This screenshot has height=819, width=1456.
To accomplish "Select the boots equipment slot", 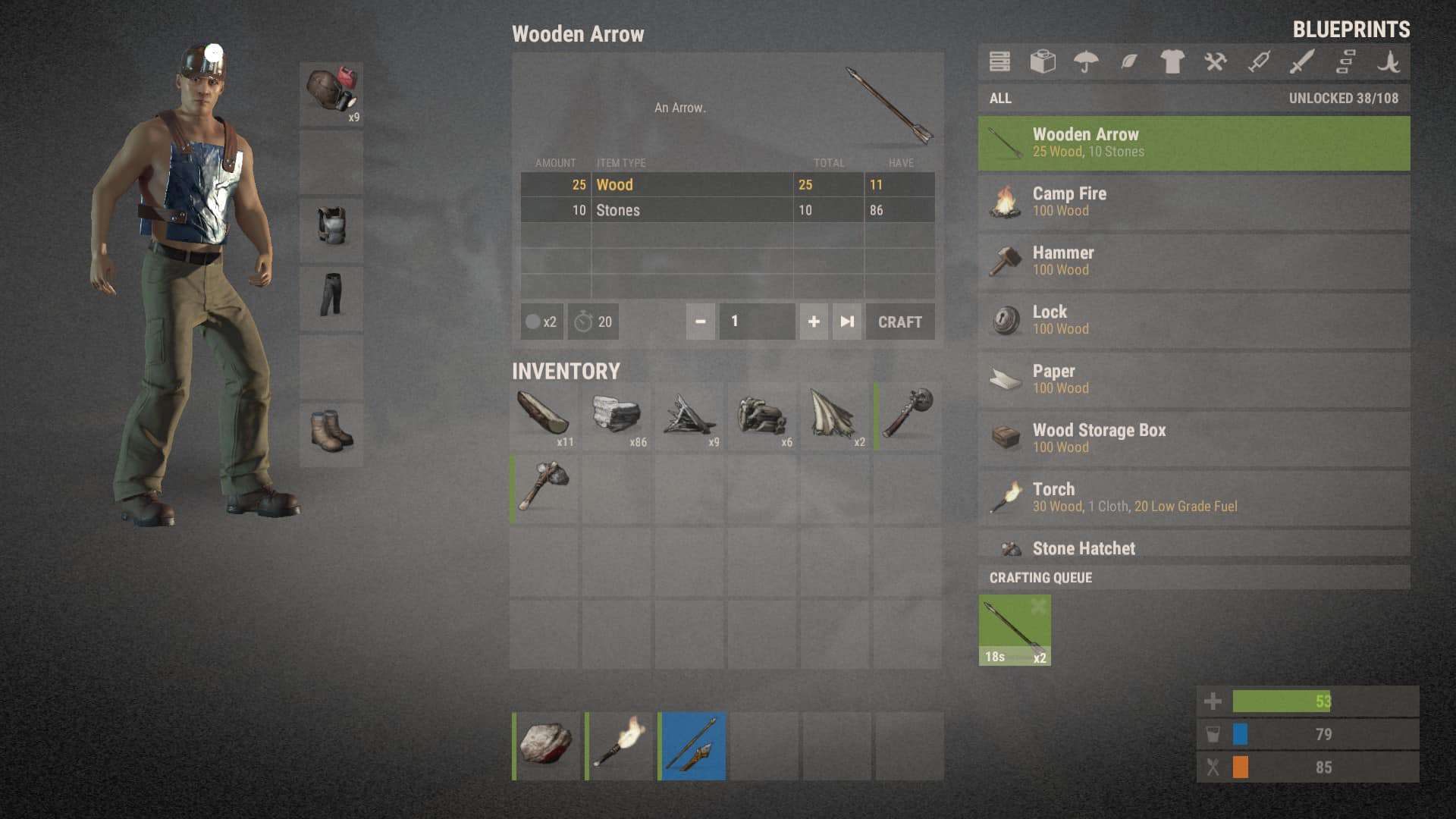I will (x=331, y=432).
